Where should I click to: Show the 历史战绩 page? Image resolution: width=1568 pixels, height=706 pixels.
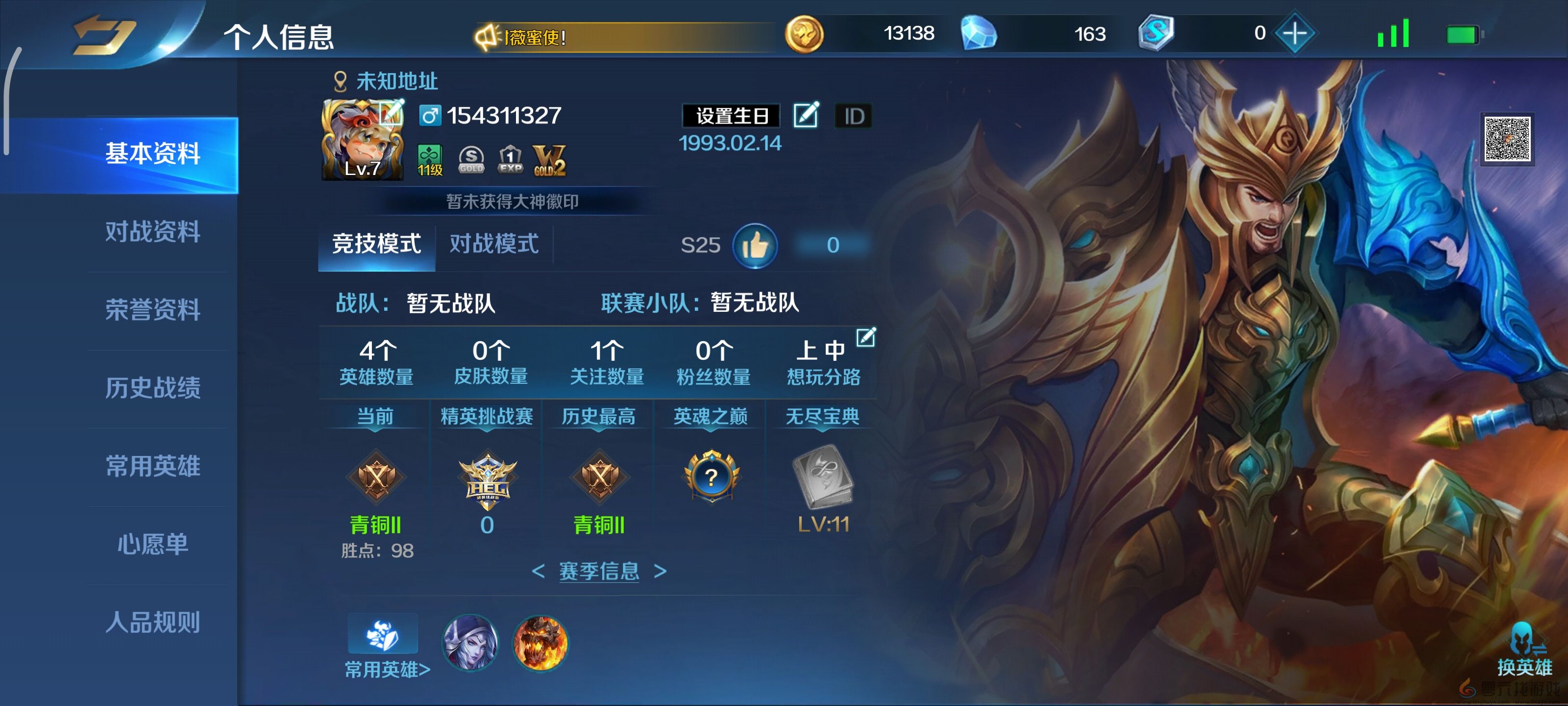(x=153, y=387)
